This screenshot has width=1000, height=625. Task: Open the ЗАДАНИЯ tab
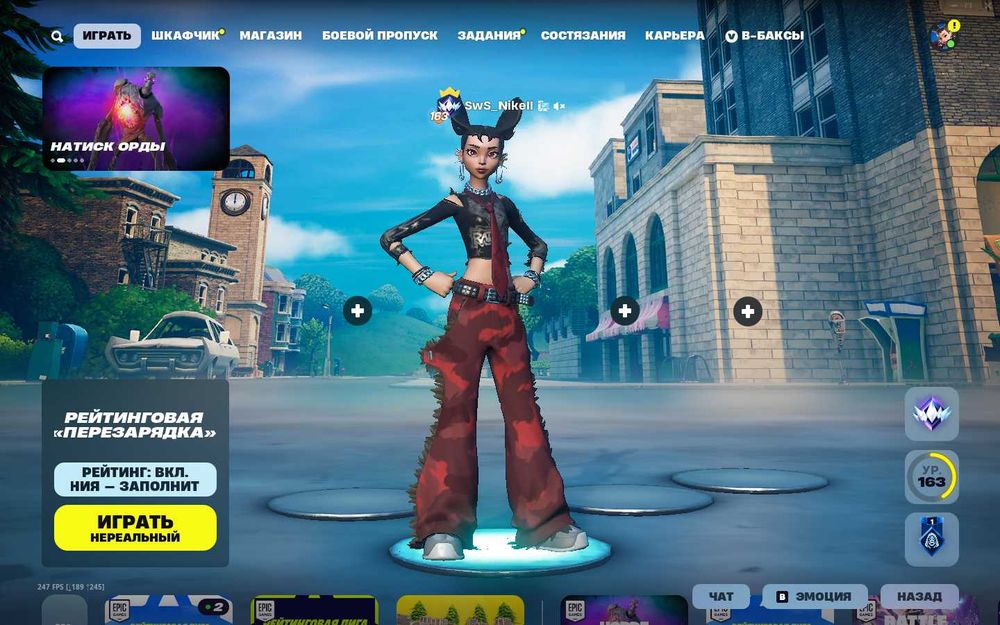(489, 35)
